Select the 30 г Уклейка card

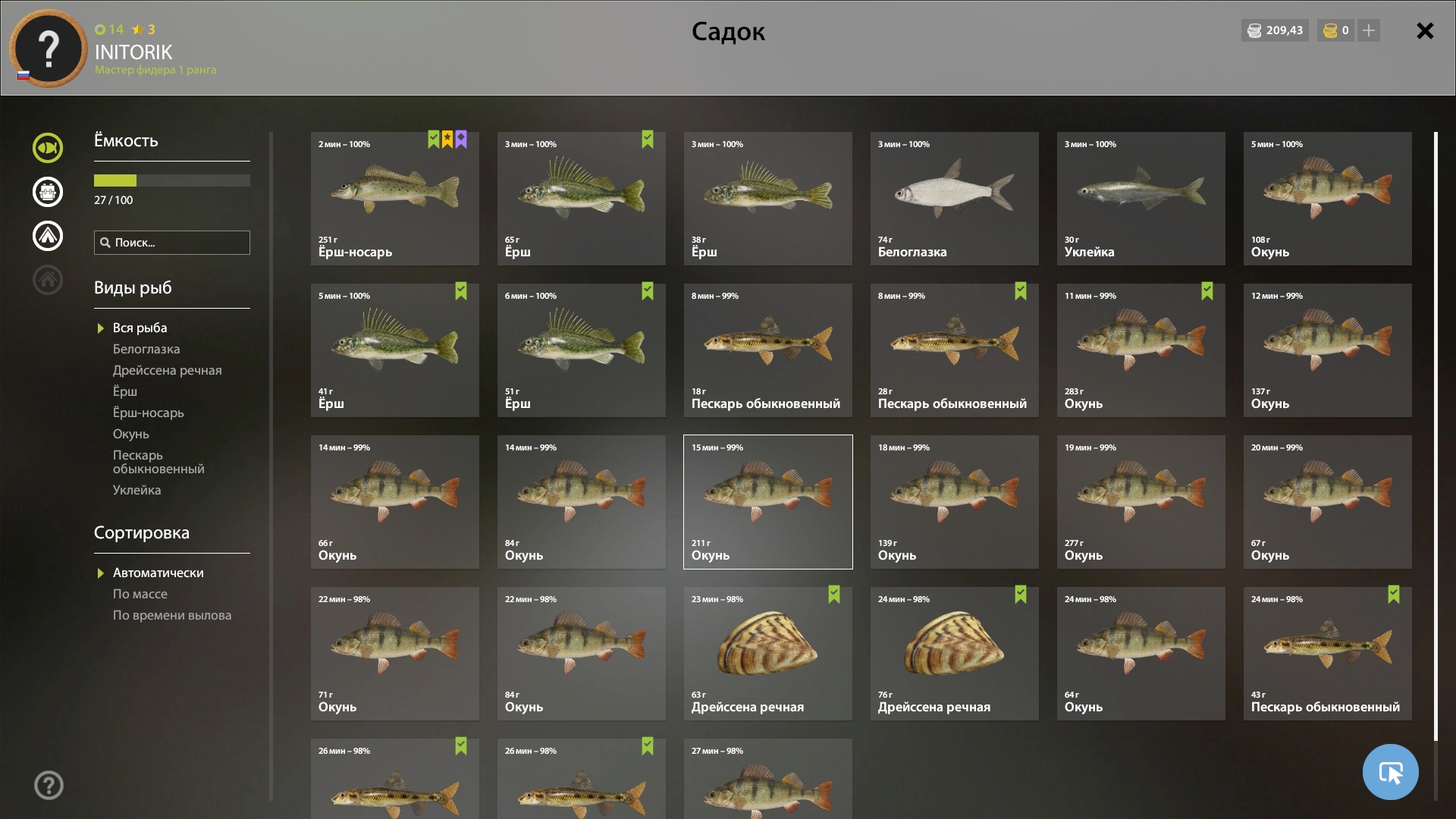(1141, 199)
